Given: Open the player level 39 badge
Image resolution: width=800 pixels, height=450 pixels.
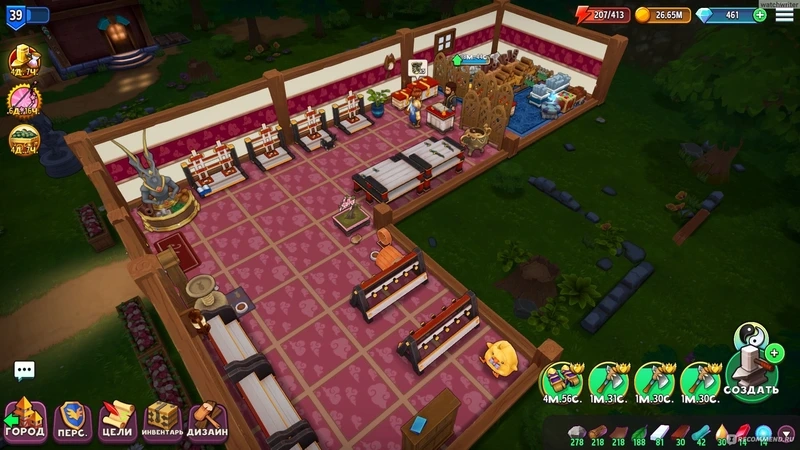Looking at the screenshot, I should pos(17,15).
